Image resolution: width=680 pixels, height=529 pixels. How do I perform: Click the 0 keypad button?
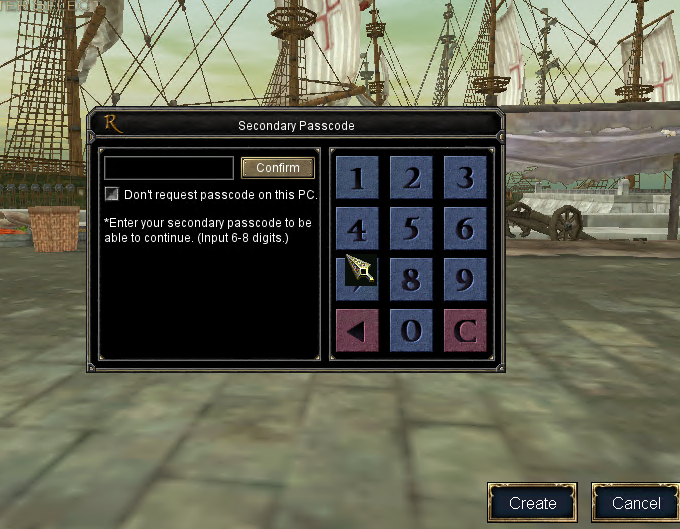411,330
